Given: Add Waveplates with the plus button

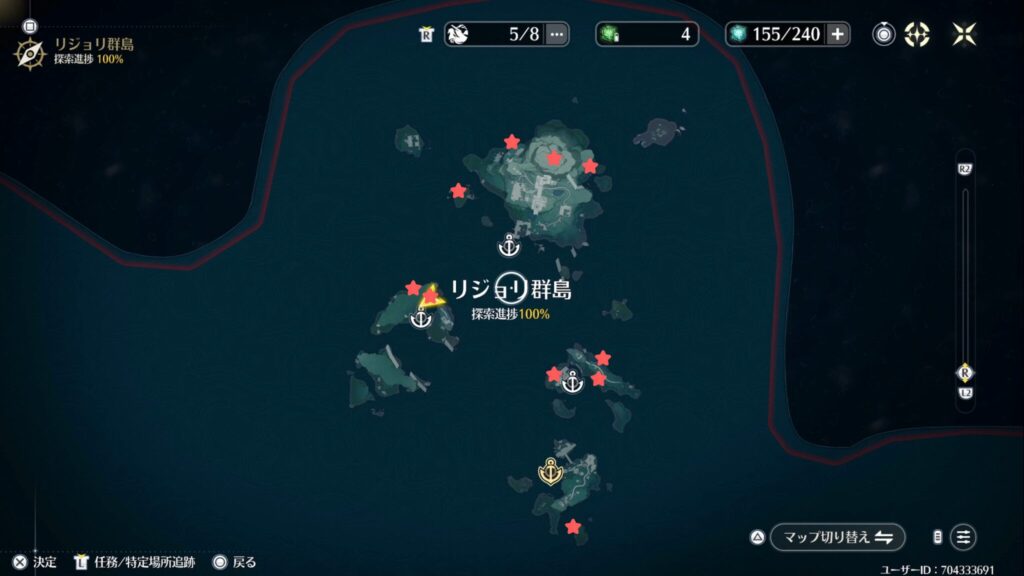Looking at the screenshot, I should (x=837, y=34).
